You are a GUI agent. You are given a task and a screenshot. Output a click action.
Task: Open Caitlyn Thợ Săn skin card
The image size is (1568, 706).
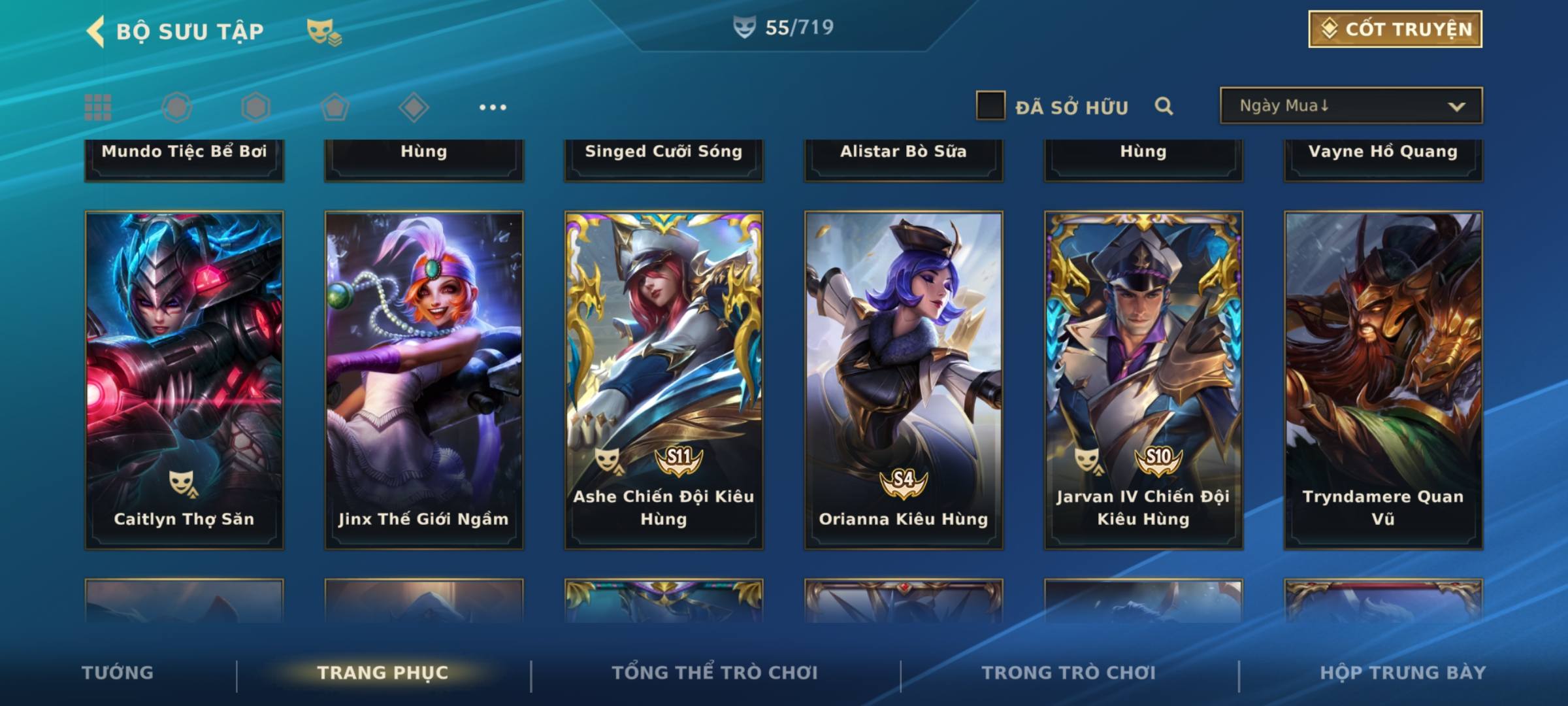[x=184, y=379]
